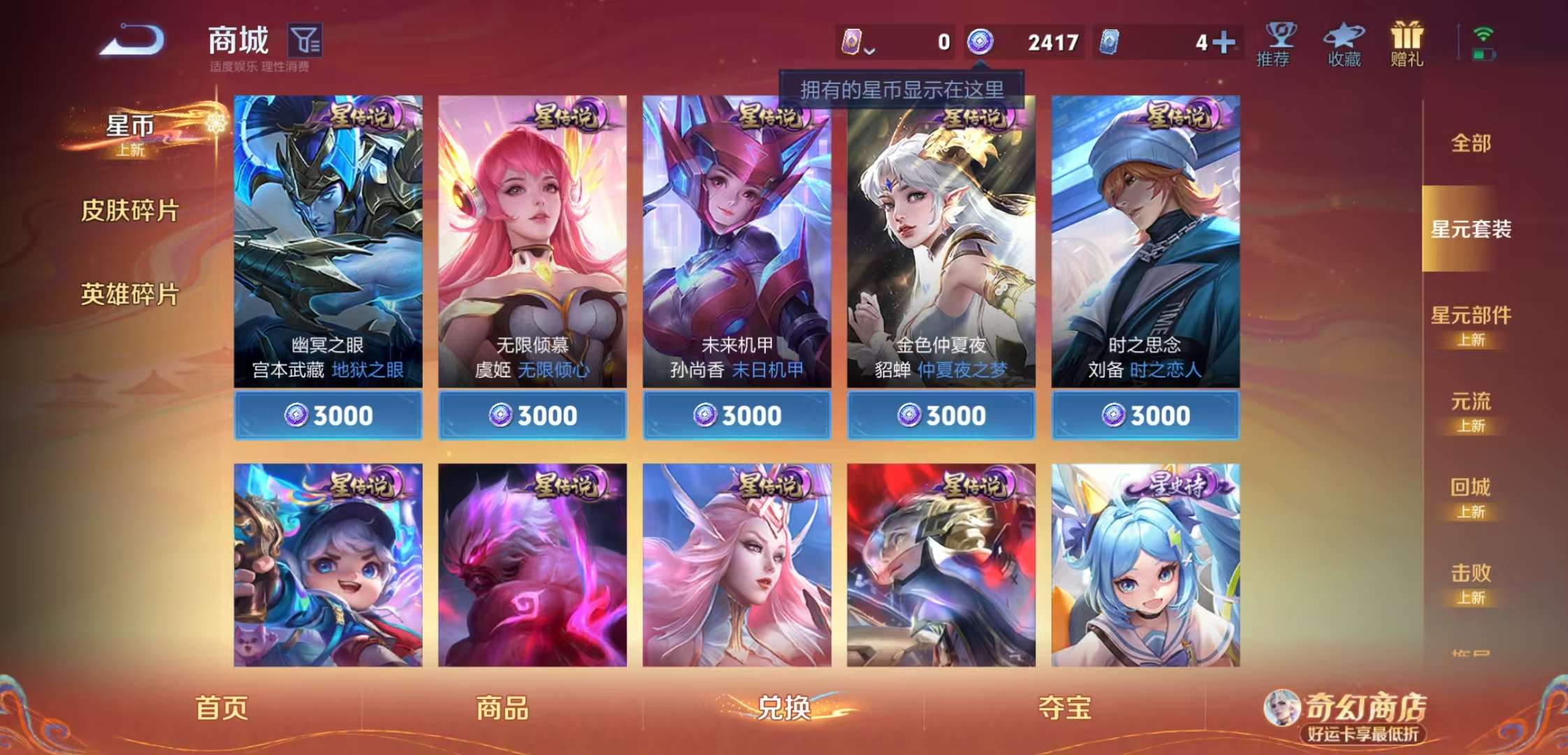
Task: Expand the card currency dropdown arrow
Action: (x=870, y=50)
